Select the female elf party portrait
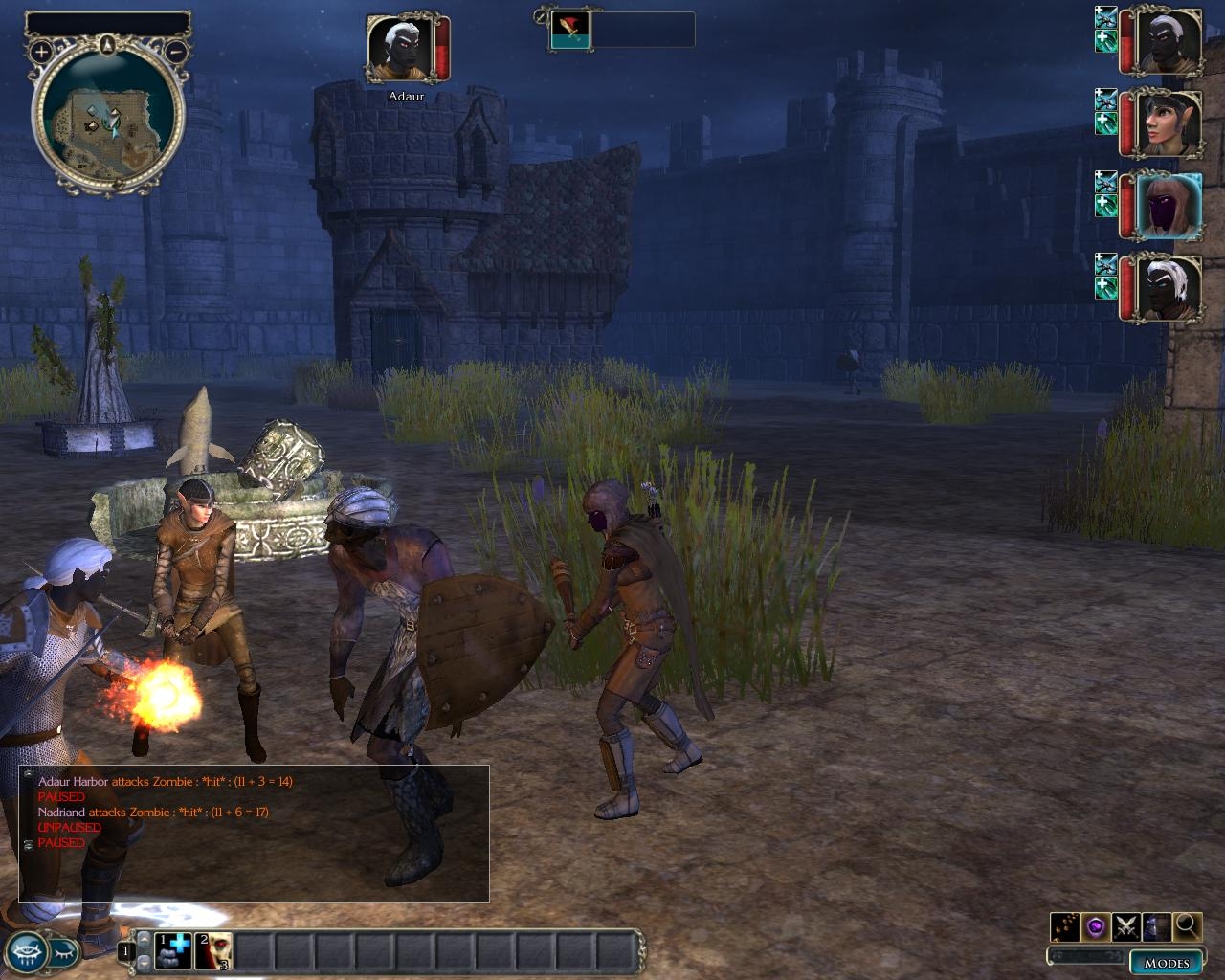 (1166, 124)
